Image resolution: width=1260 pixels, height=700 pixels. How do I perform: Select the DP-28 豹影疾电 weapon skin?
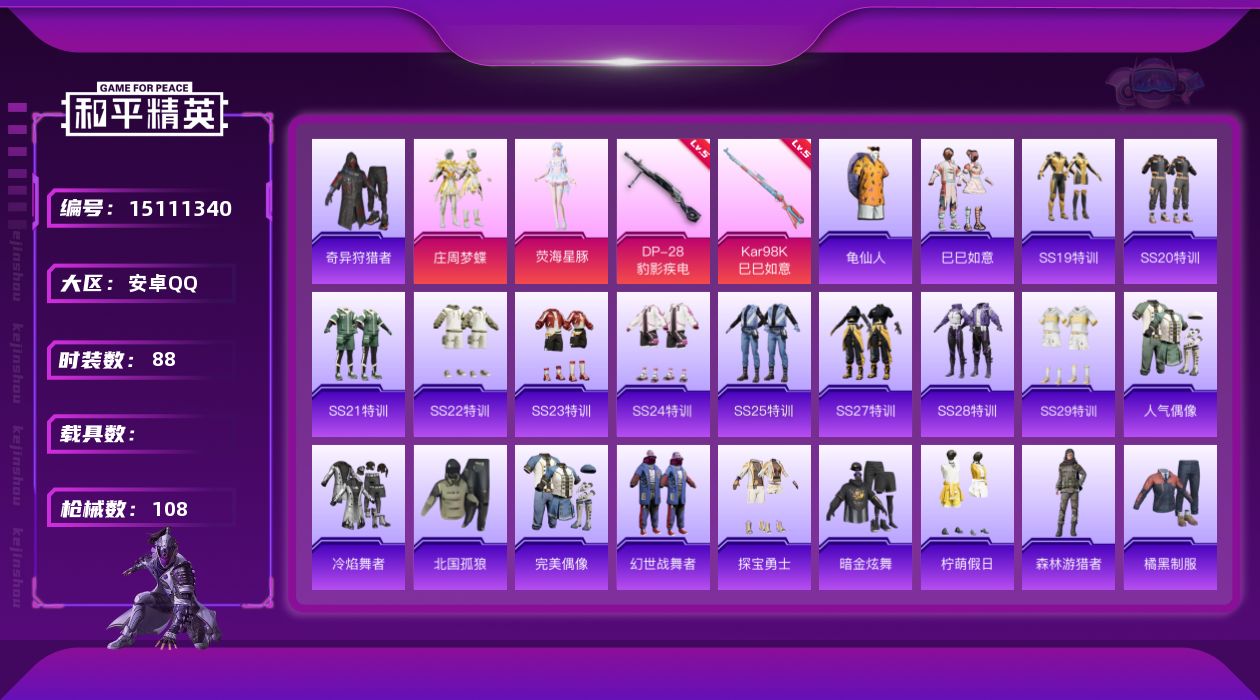(663, 211)
